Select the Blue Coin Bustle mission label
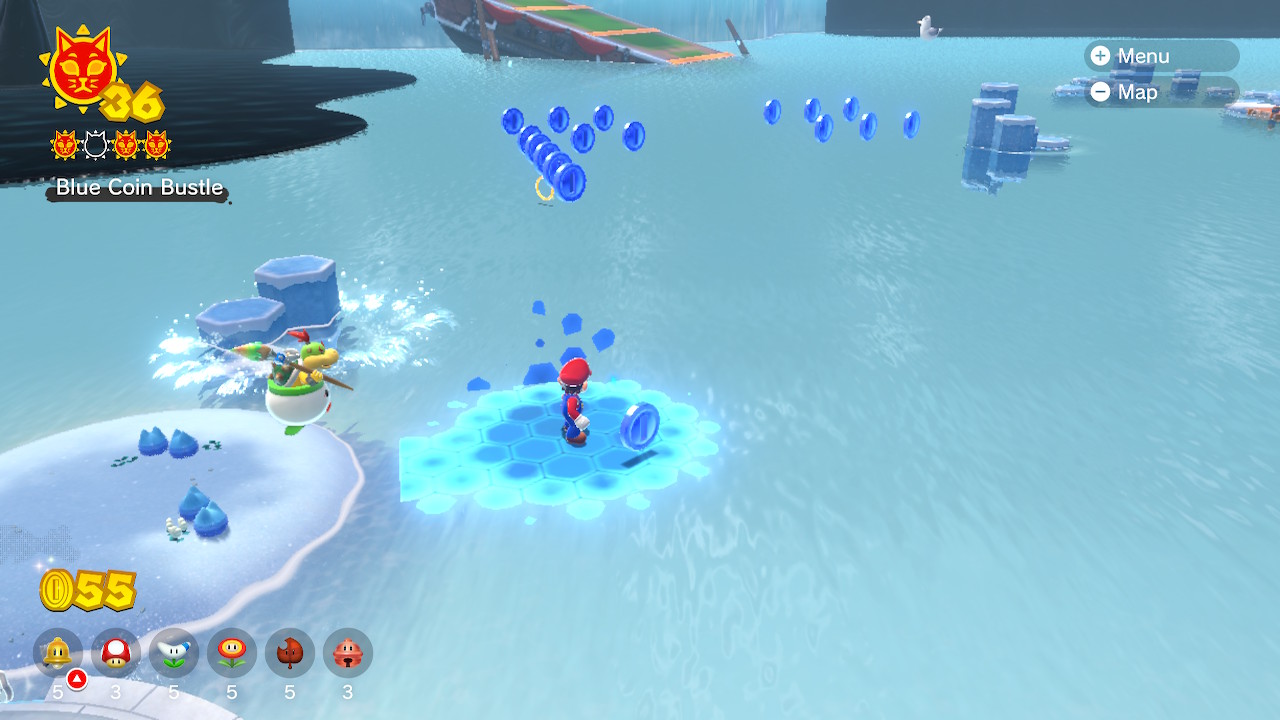 [139, 187]
